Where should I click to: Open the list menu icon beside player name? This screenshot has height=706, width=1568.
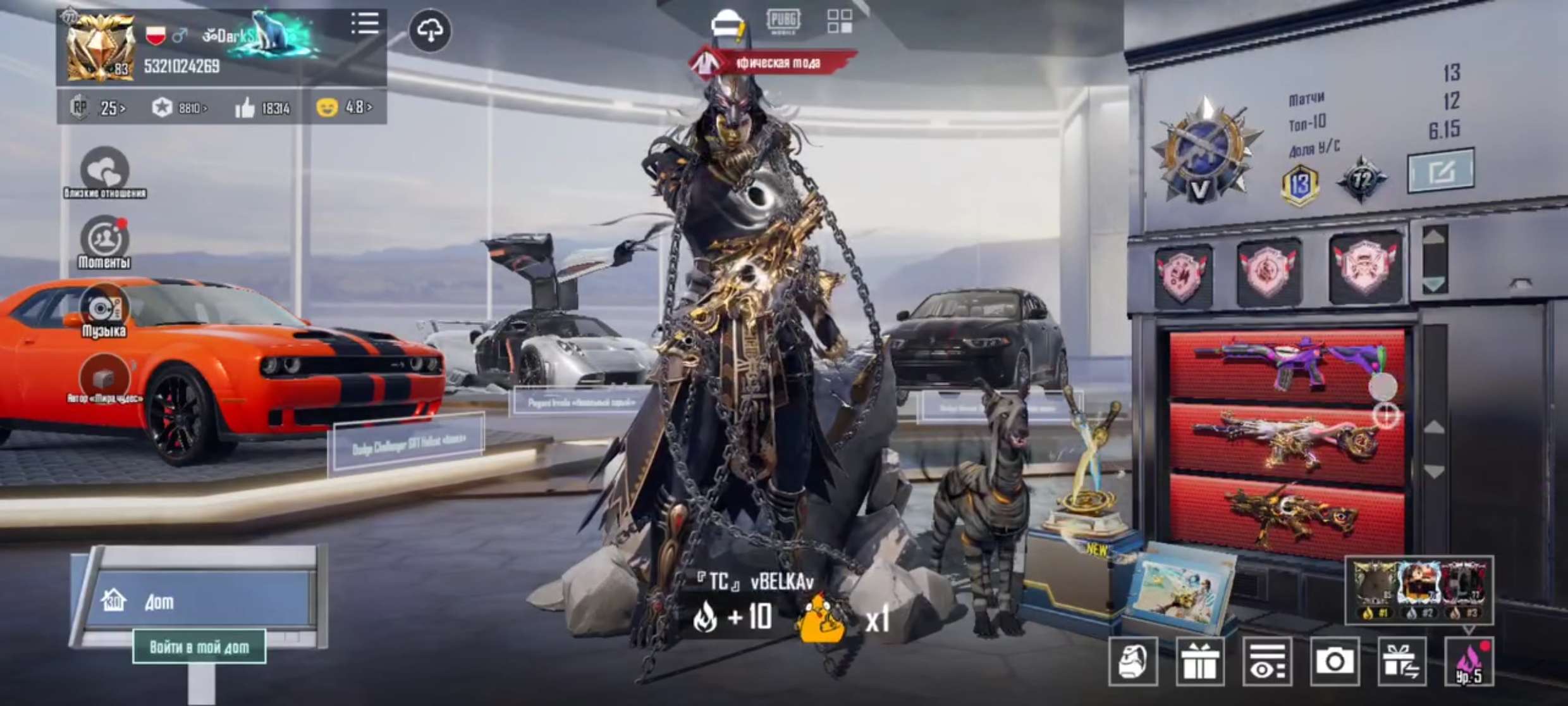(x=365, y=23)
